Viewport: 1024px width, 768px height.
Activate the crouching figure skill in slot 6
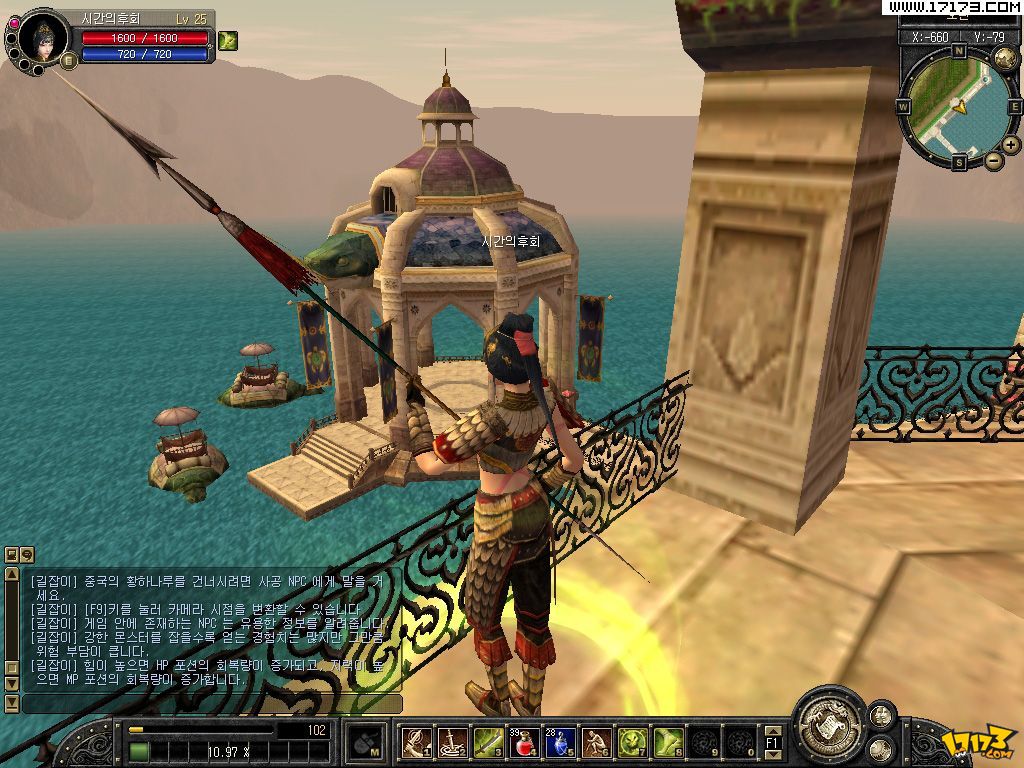point(596,742)
